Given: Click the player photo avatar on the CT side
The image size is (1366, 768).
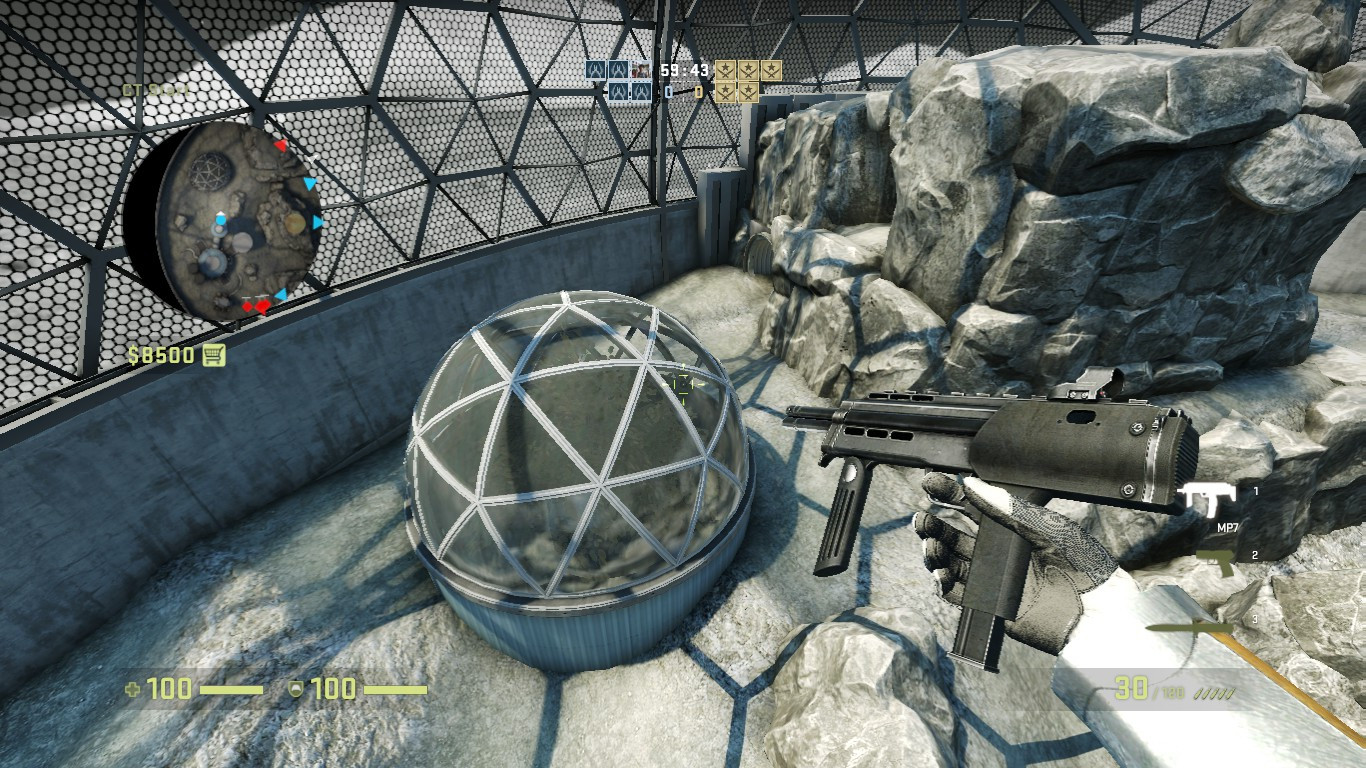Looking at the screenshot, I should click(x=641, y=68).
